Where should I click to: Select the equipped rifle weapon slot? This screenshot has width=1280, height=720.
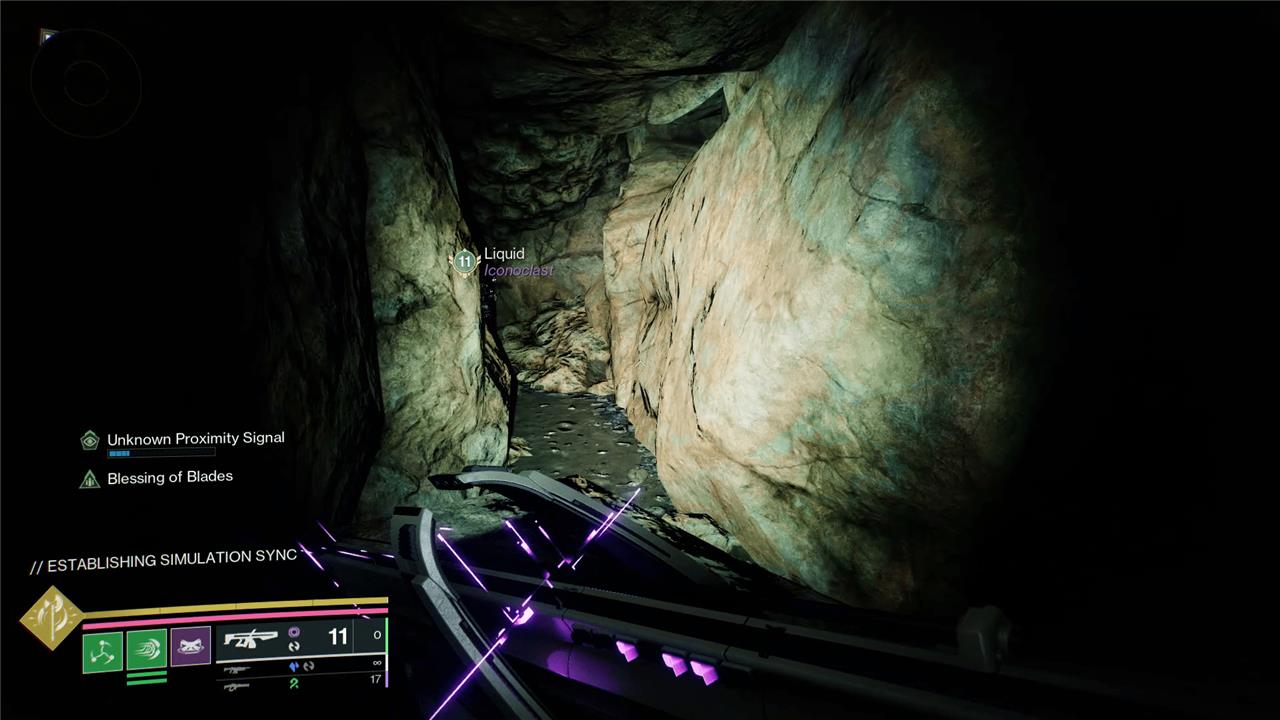251,640
